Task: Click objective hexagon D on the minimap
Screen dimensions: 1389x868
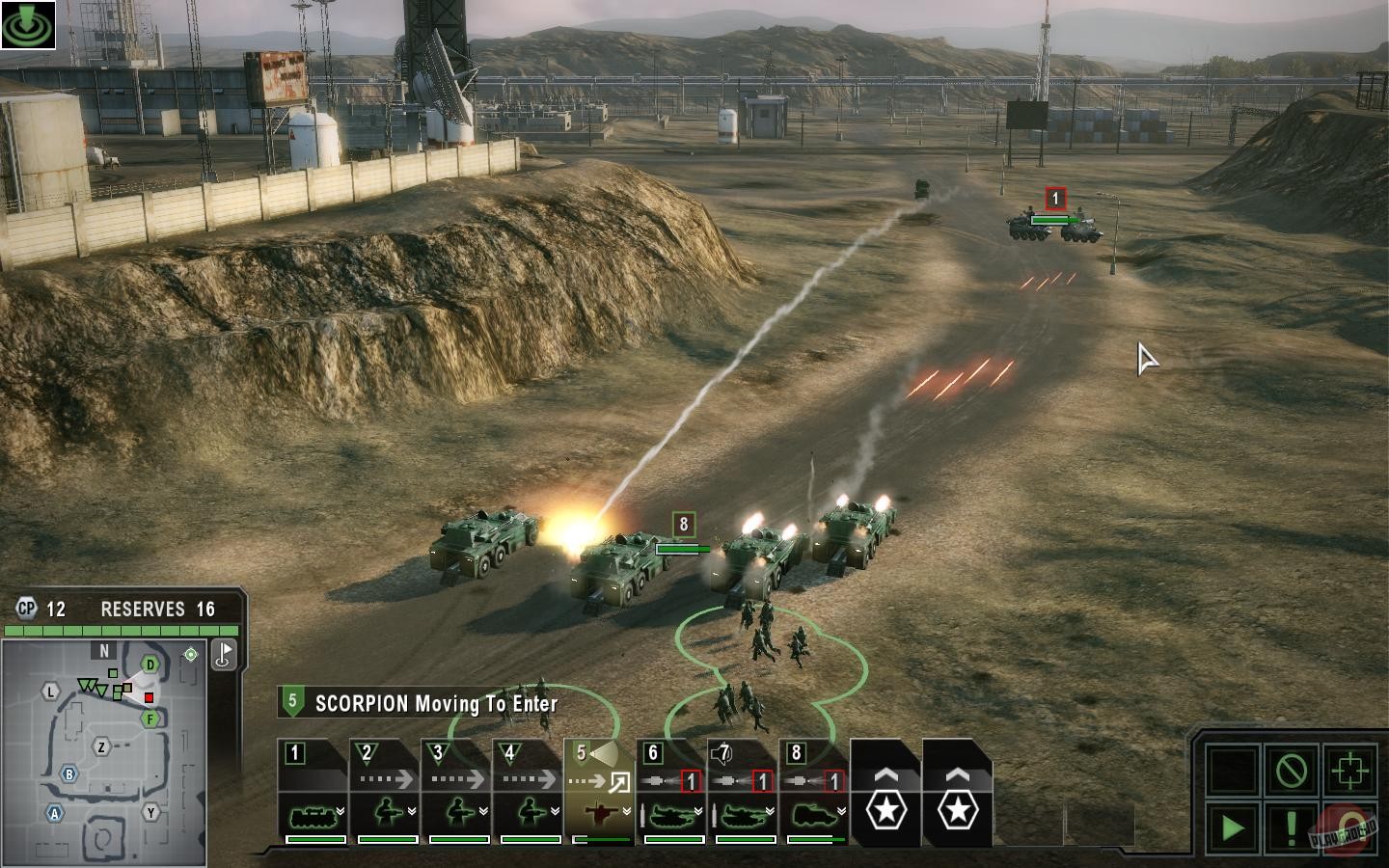Action: 150,665
